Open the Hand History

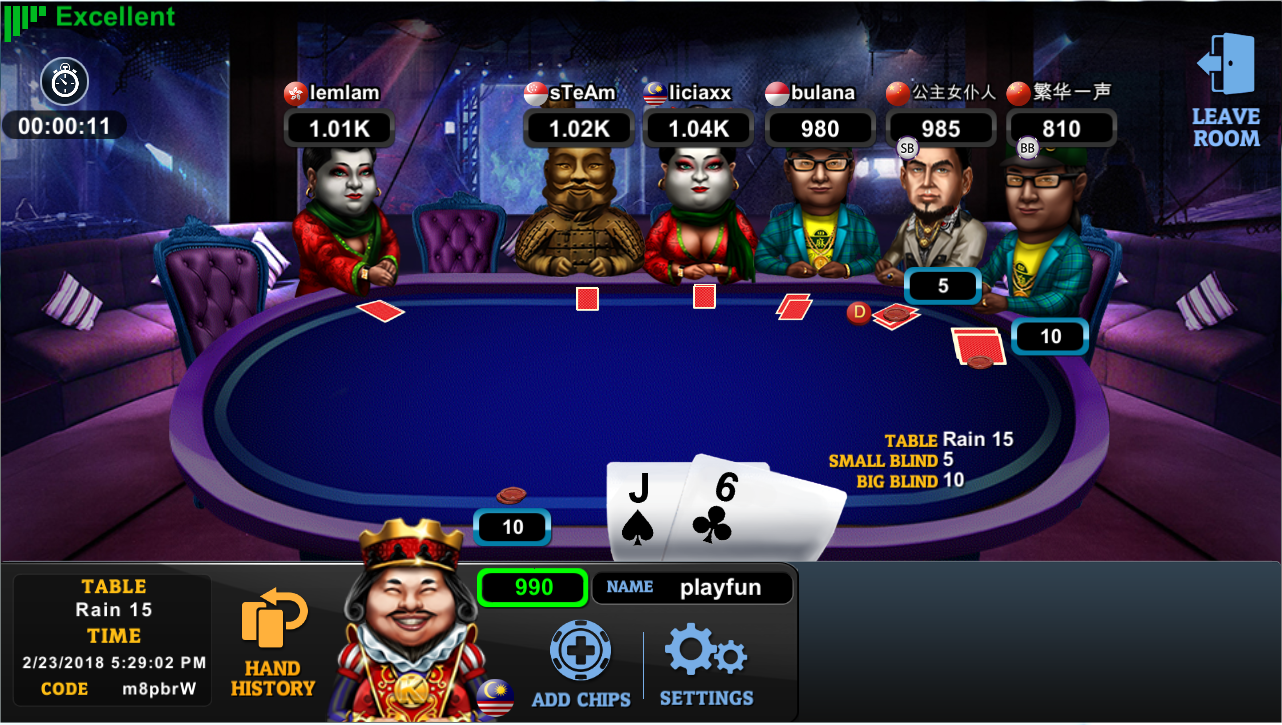click(x=272, y=645)
